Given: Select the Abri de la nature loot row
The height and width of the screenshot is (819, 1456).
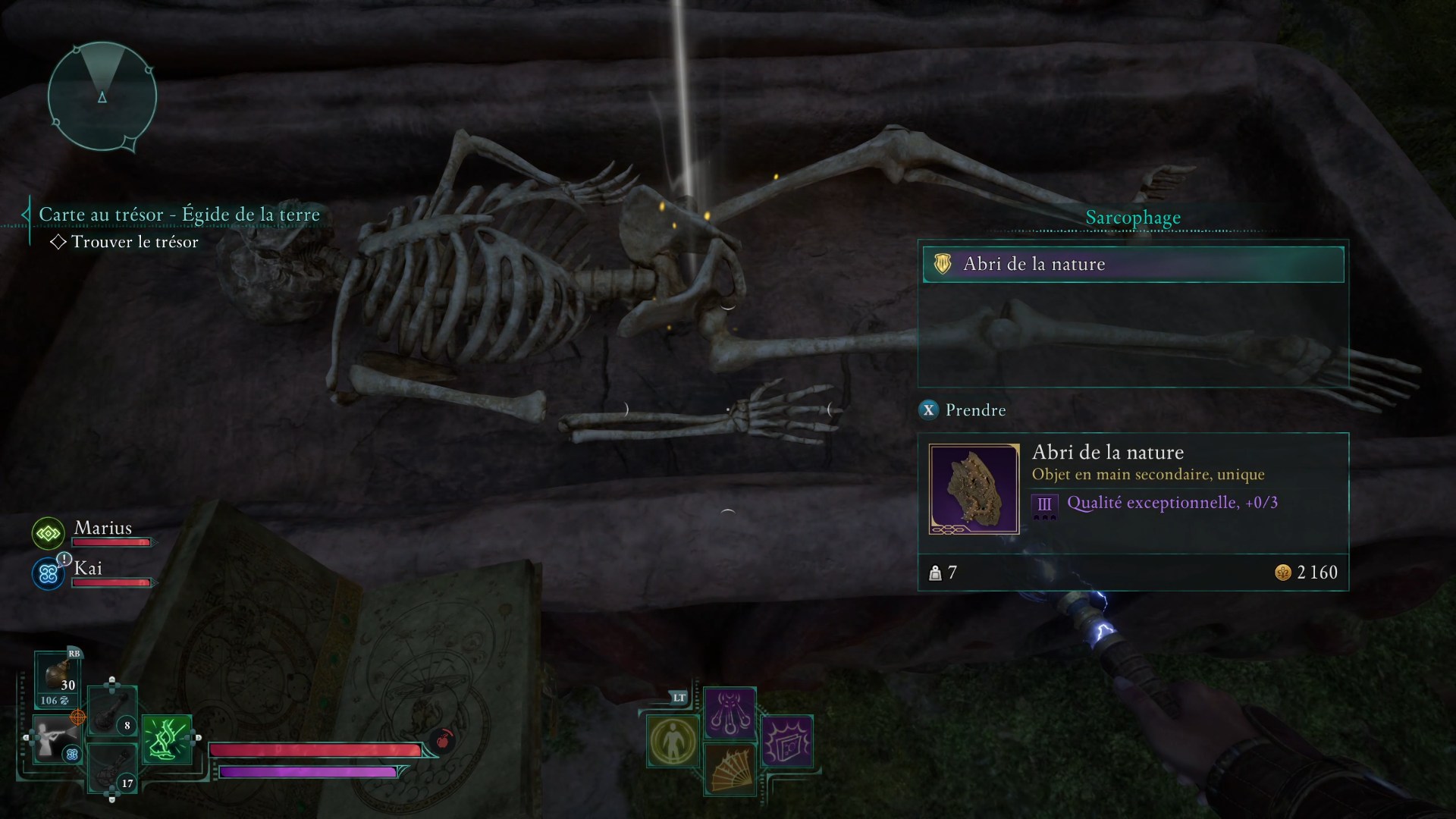Looking at the screenshot, I should click(x=1133, y=264).
